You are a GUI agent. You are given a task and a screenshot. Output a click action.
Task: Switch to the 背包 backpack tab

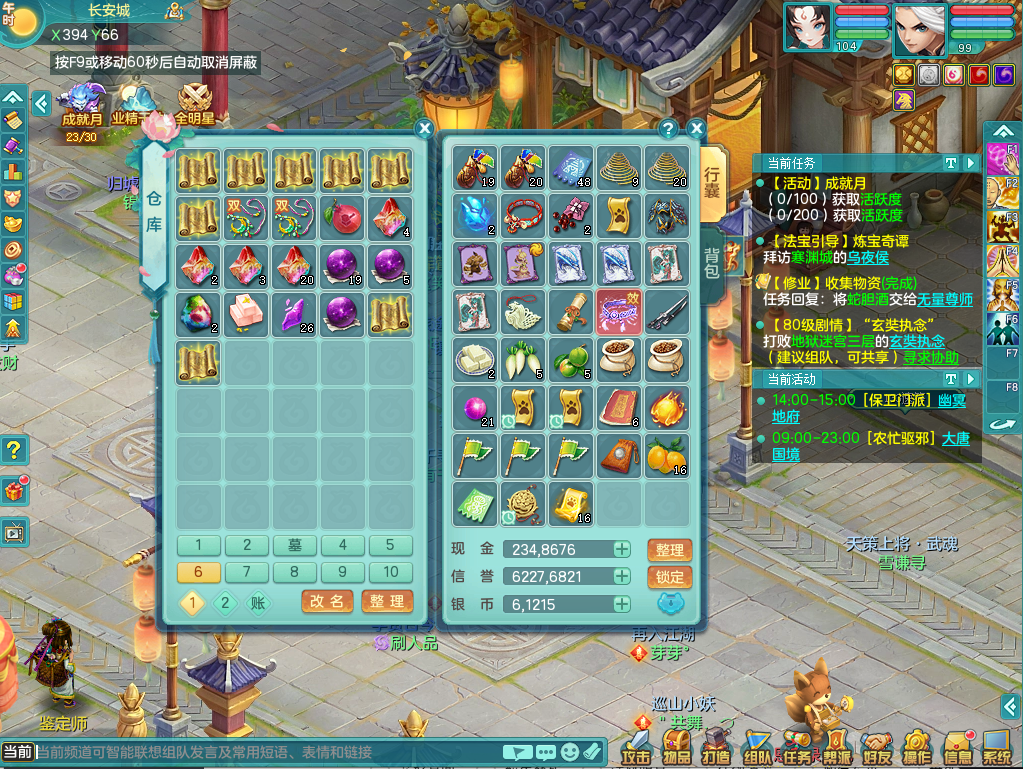pos(712,263)
